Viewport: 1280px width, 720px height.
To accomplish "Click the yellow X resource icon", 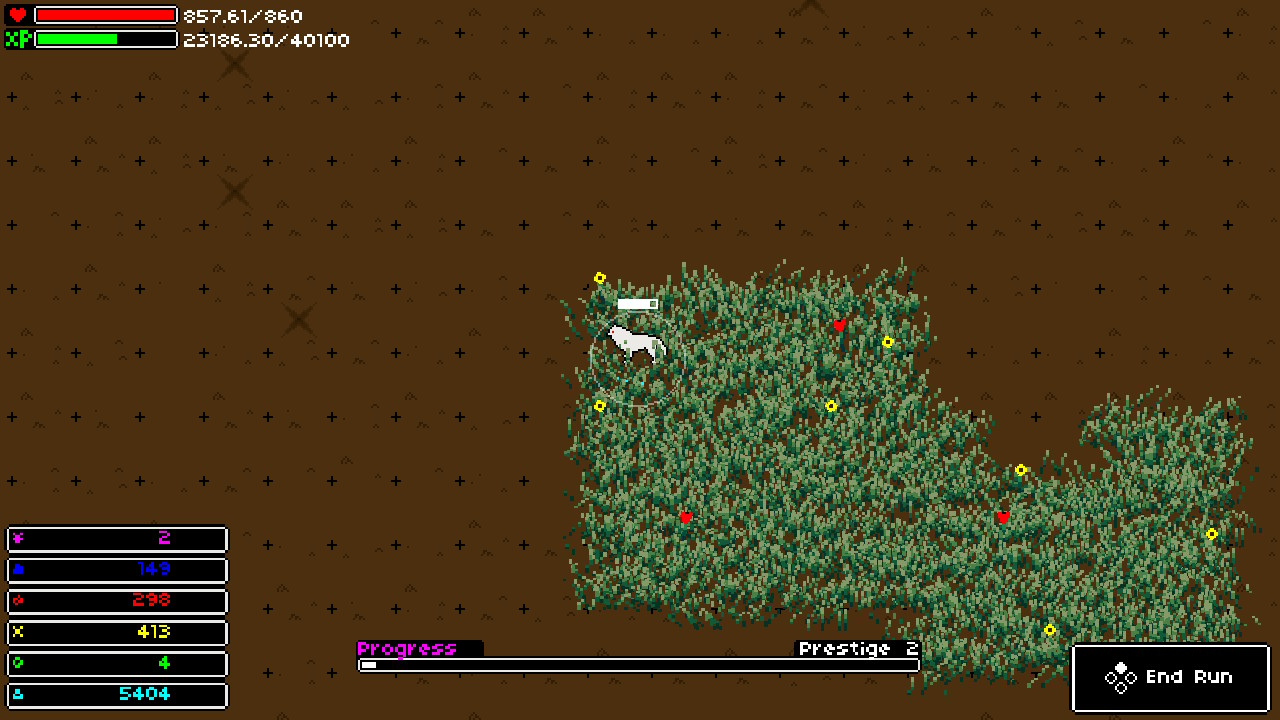I will [17, 632].
